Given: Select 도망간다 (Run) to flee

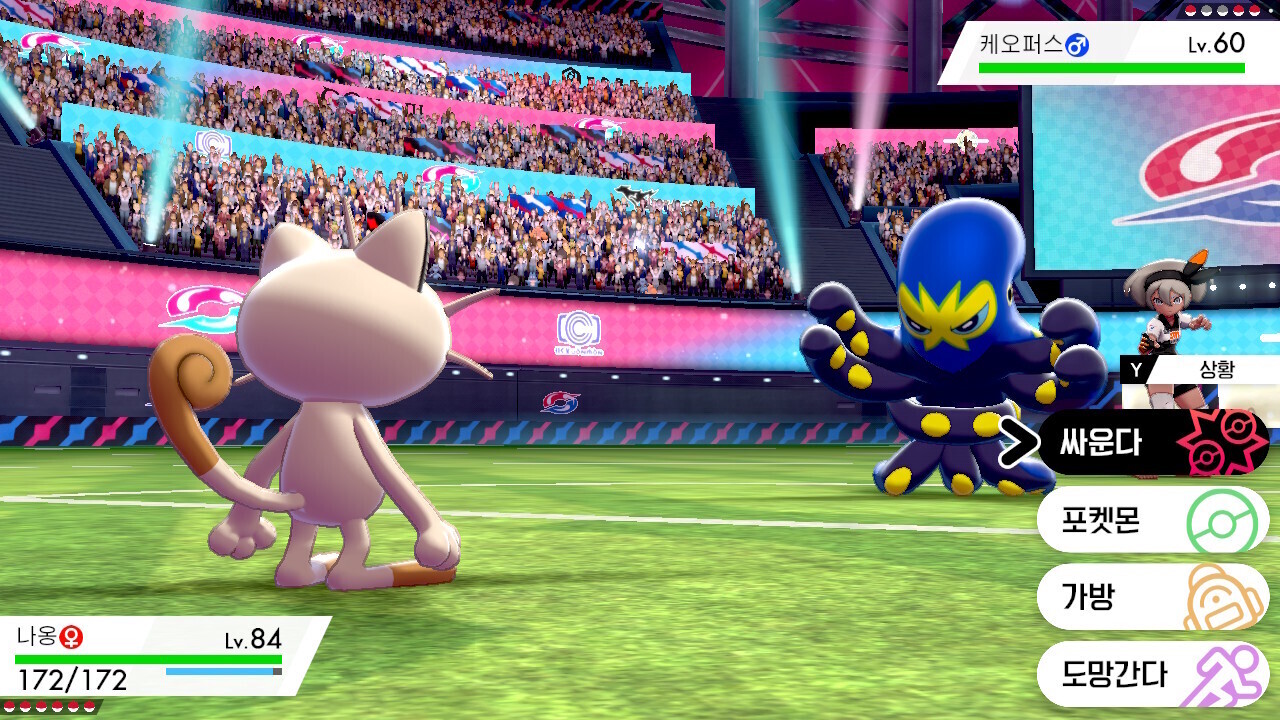Looking at the screenshot, I should pyautogui.click(x=1150, y=673).
